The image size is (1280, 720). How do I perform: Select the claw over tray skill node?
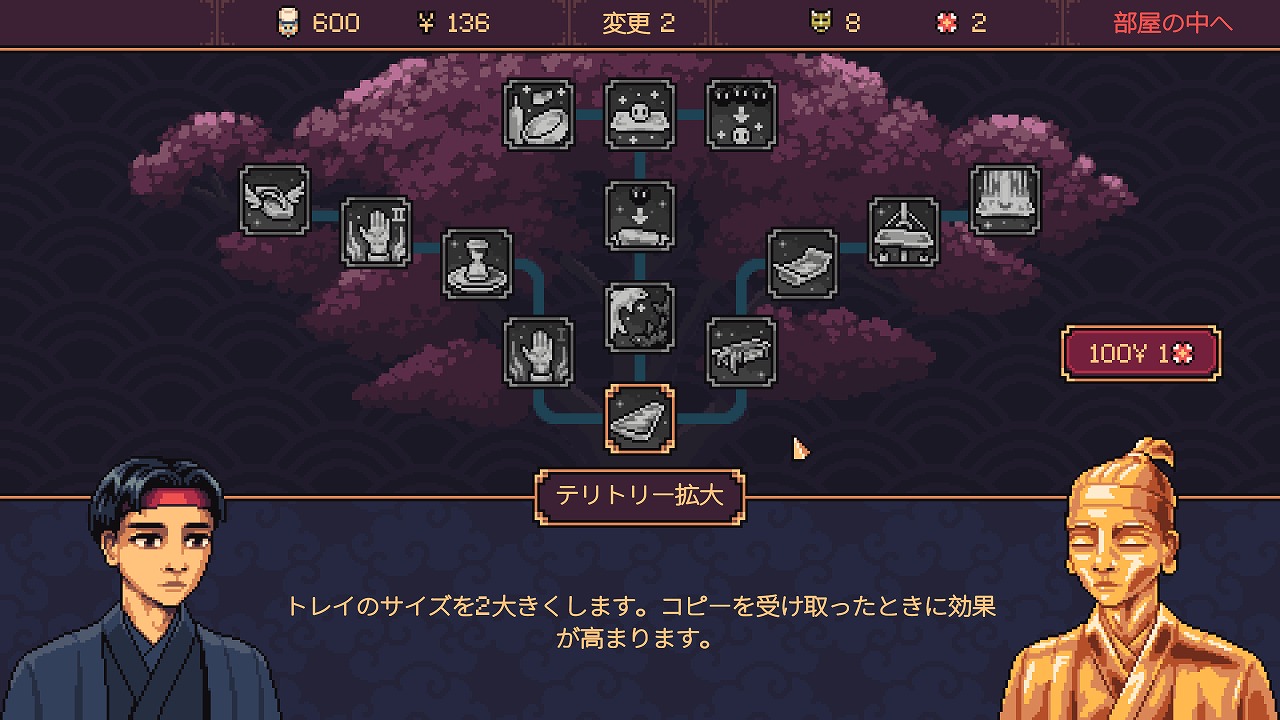[904, 231]
